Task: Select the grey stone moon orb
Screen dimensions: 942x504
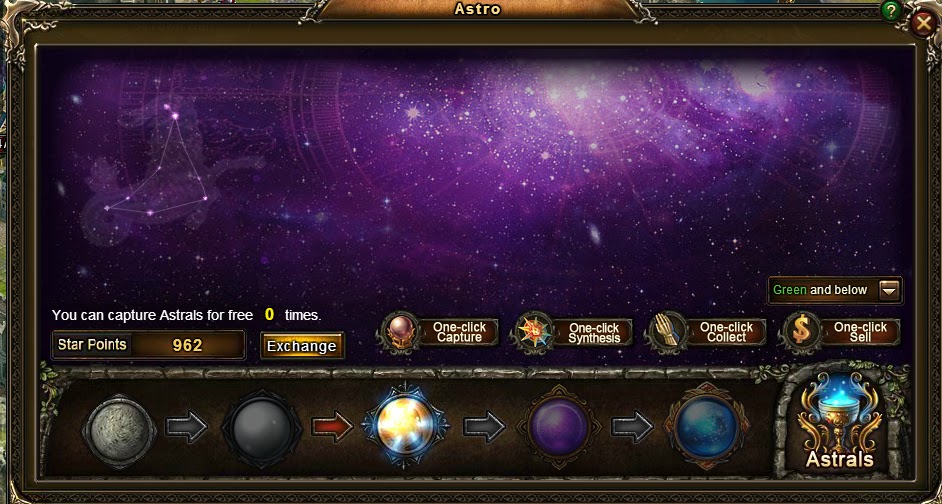Action: point(120,428)
